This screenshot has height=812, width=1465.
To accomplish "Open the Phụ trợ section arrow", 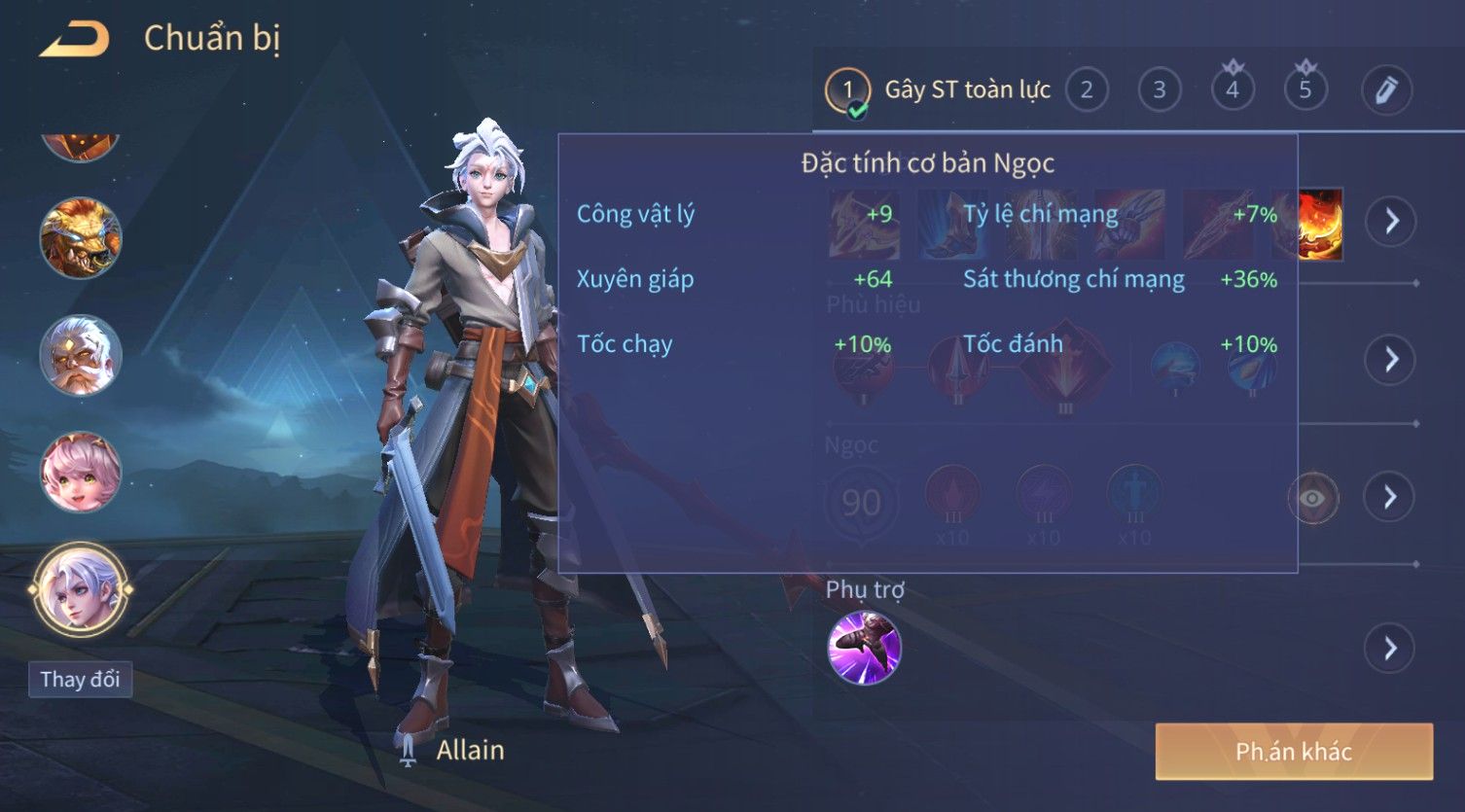I will (1390, 648).
